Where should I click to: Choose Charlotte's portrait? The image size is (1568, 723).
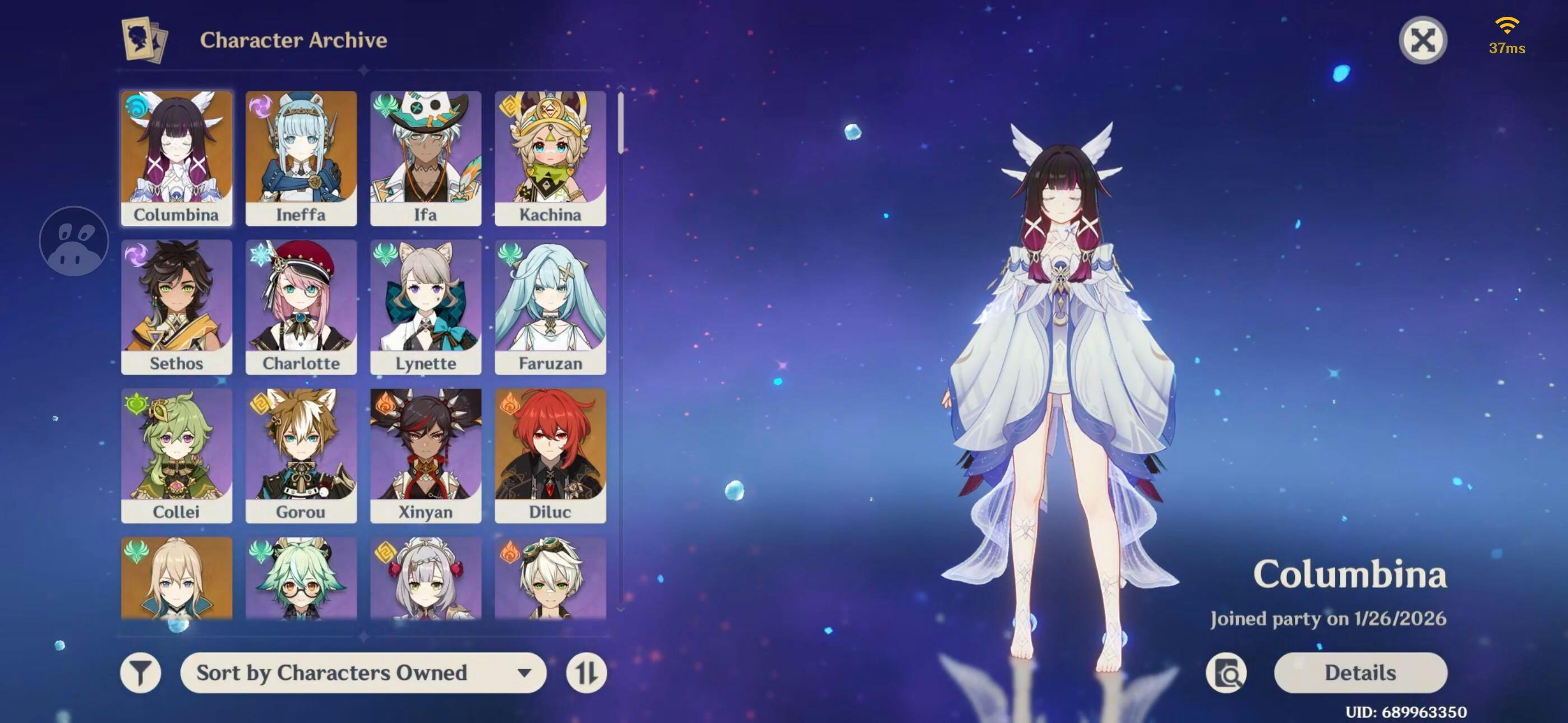pos(301,306)
